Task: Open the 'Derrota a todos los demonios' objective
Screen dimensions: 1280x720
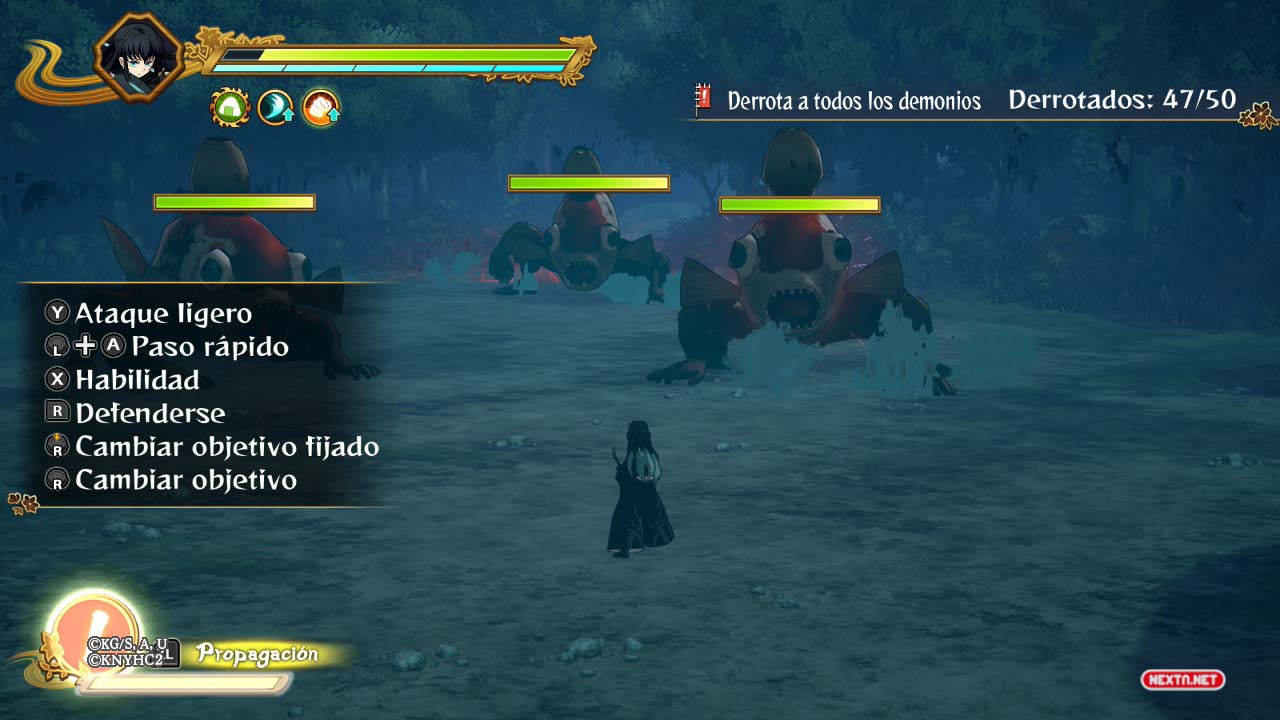Action: (x=853, y=101)
